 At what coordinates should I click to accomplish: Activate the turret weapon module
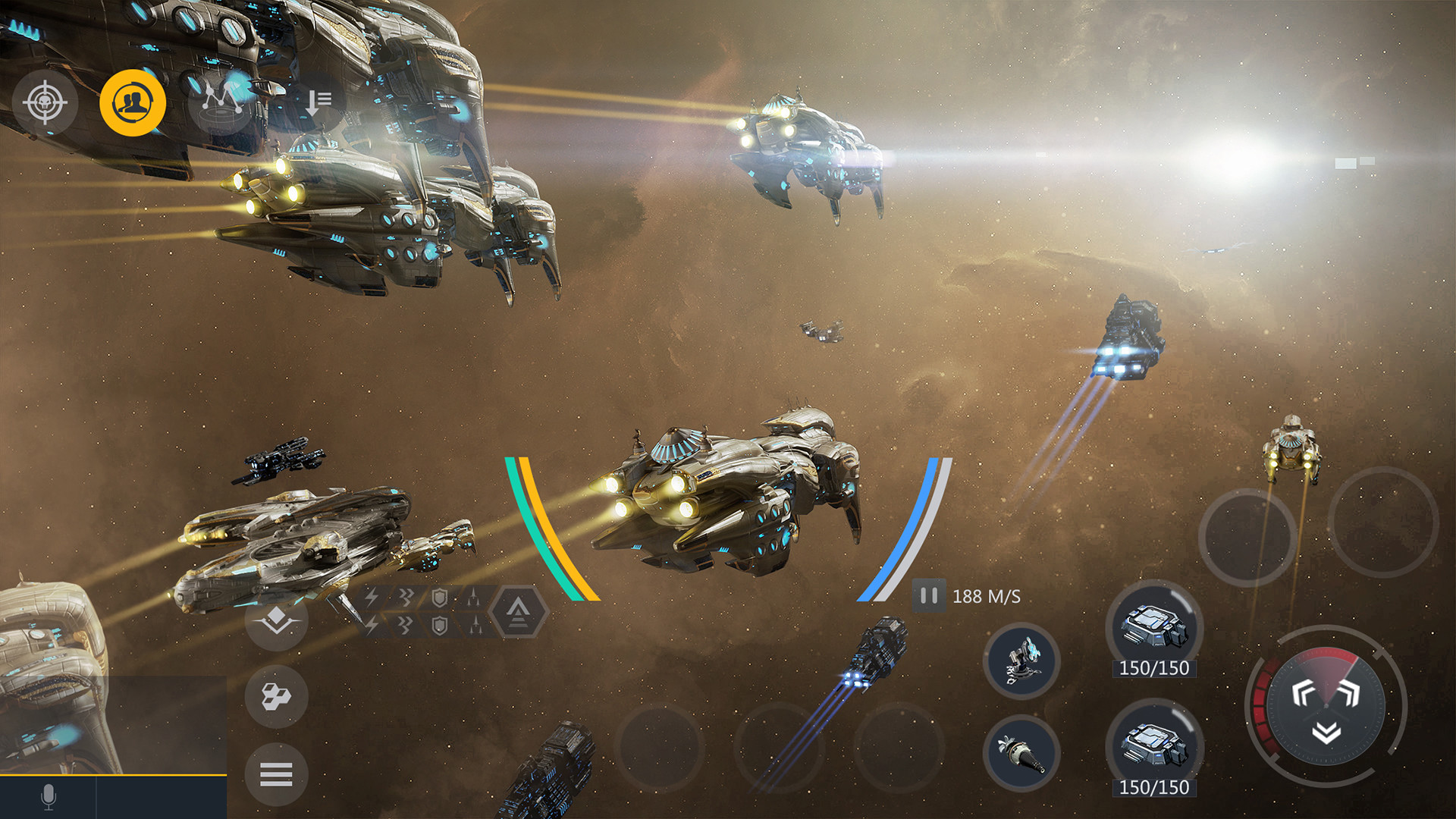[x=1021, y=661]
